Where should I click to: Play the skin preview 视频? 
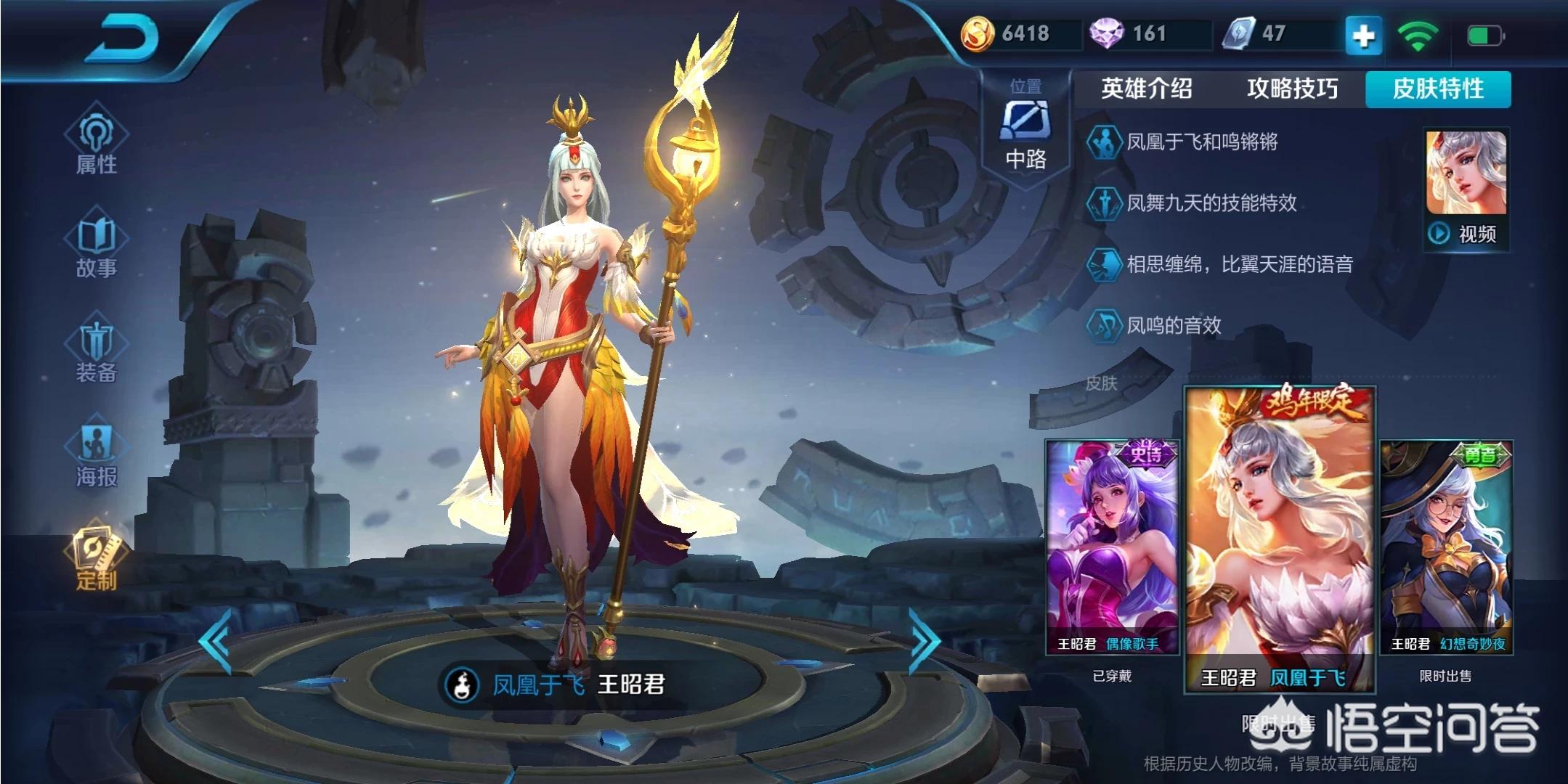pos(1466,190)
